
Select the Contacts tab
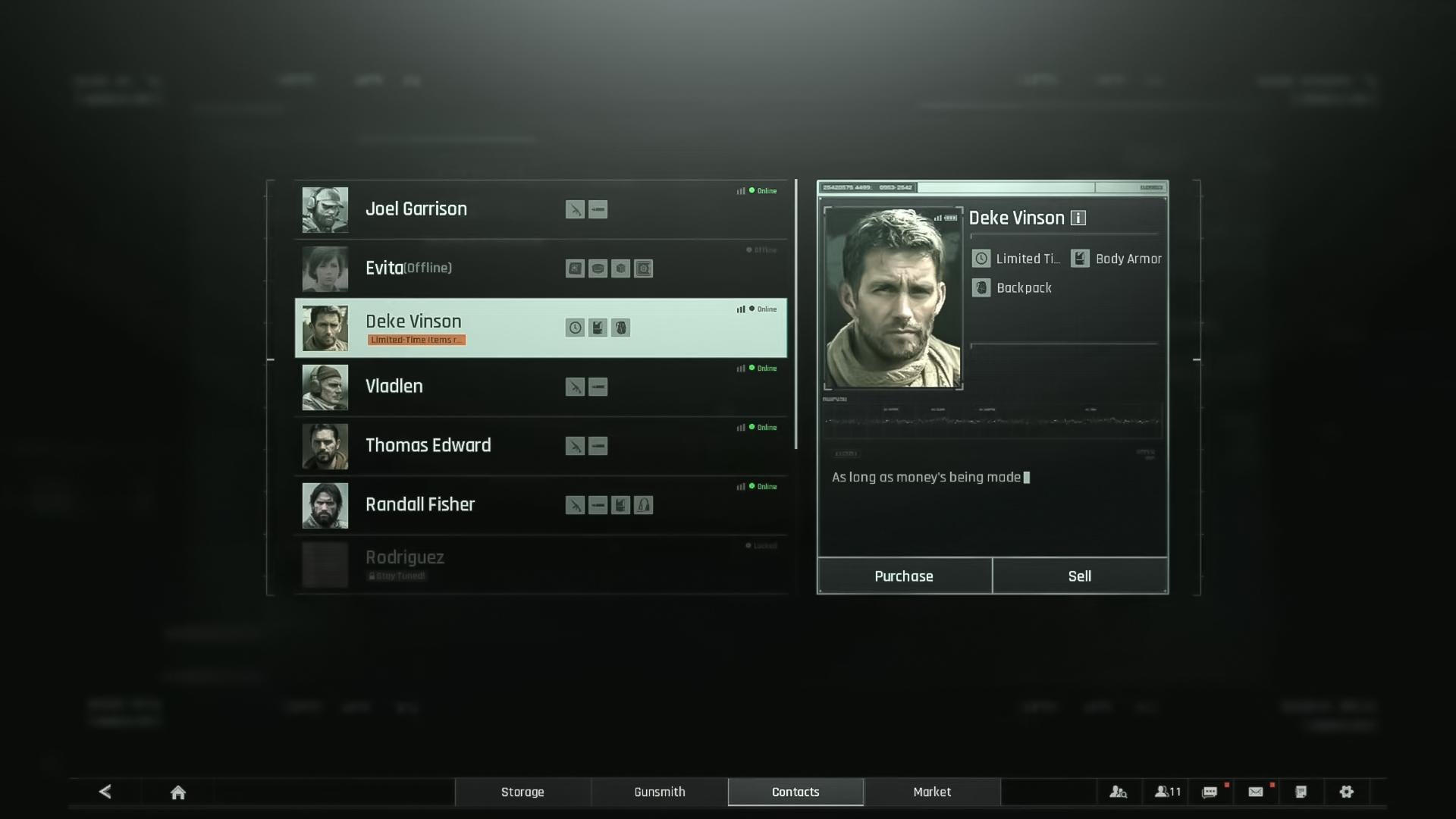tap(795, 792)
